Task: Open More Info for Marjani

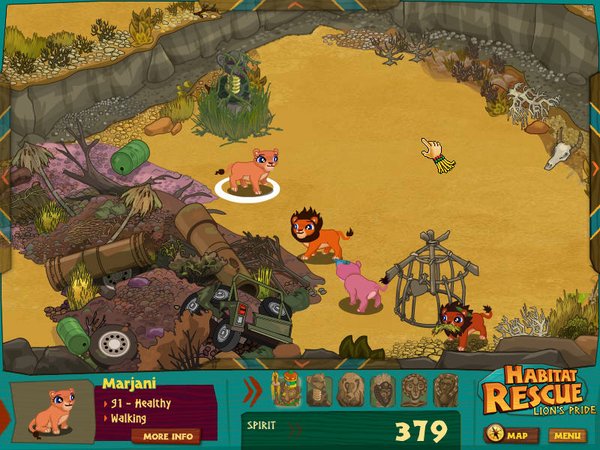Action: 165,436
